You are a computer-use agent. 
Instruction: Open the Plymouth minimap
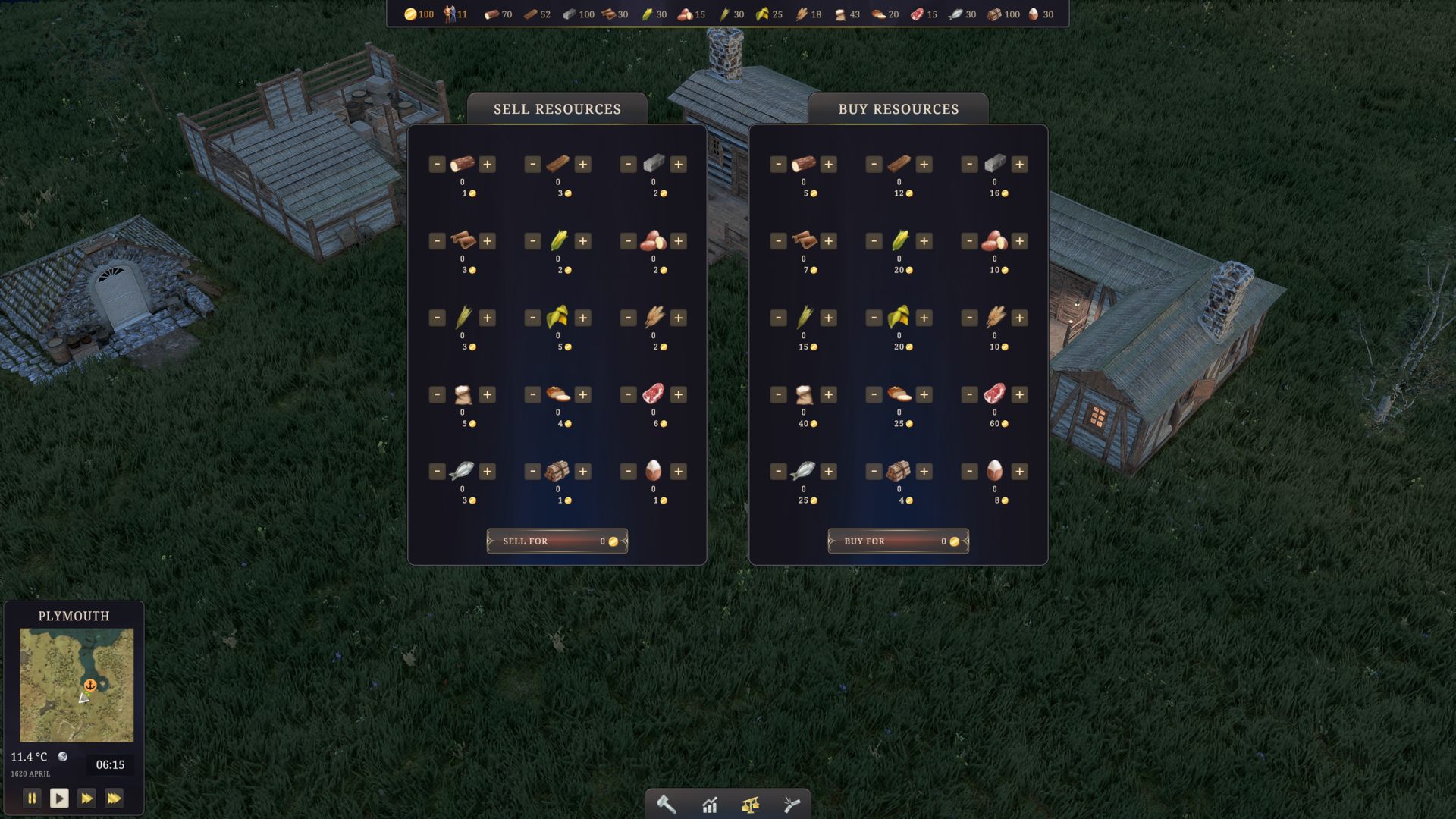point(77,685)
